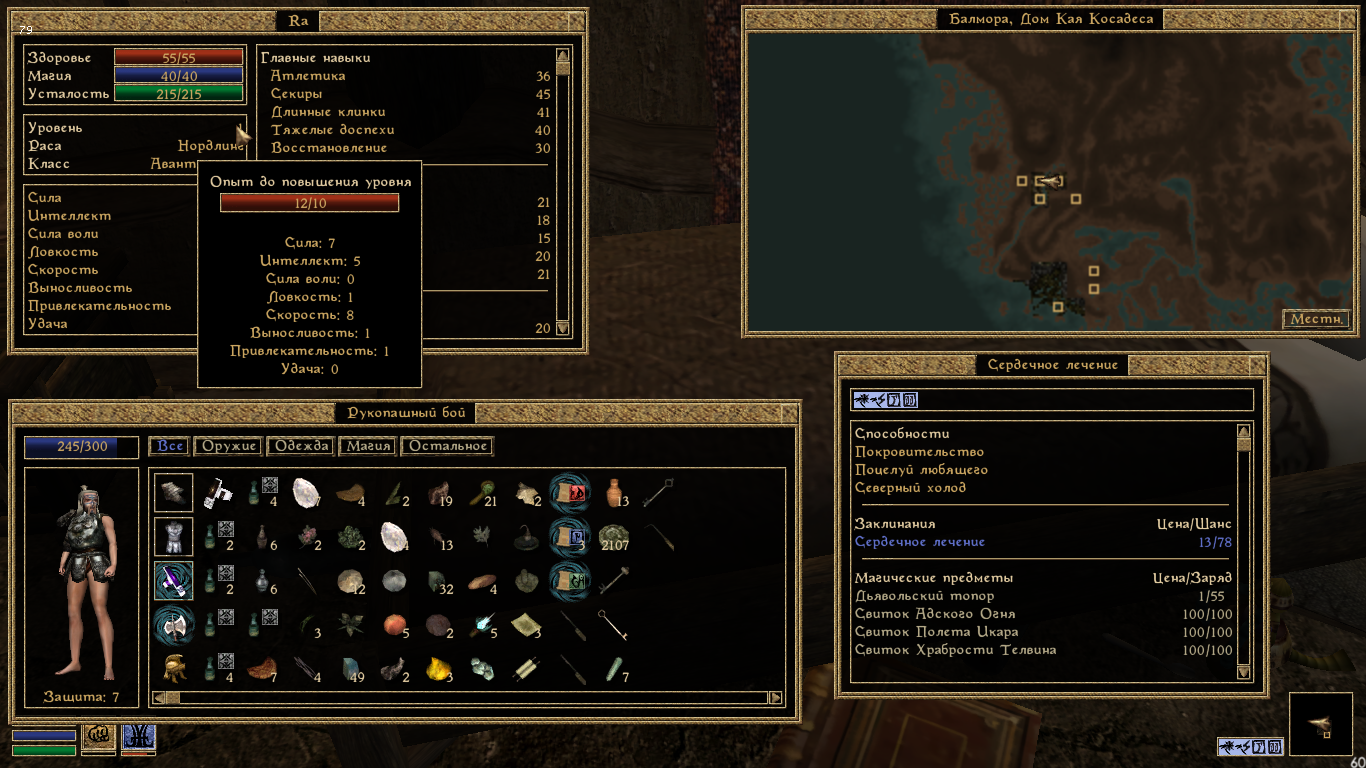This screenshot has height=768, width=1366.
Task: Click the gold coins stack of 2107
Action: pos(616,537)
